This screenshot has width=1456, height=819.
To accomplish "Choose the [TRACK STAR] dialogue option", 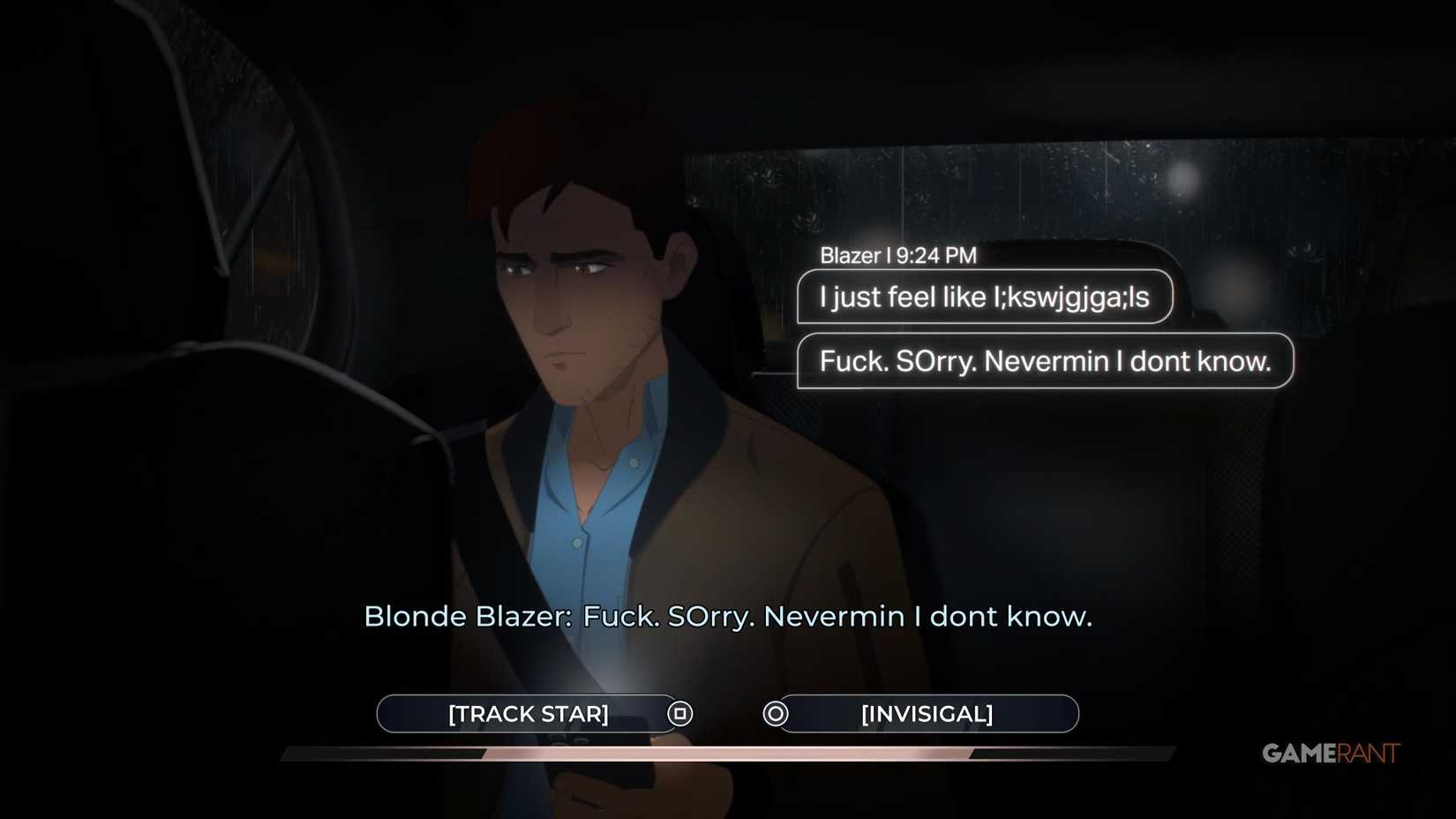I will 529,714.
